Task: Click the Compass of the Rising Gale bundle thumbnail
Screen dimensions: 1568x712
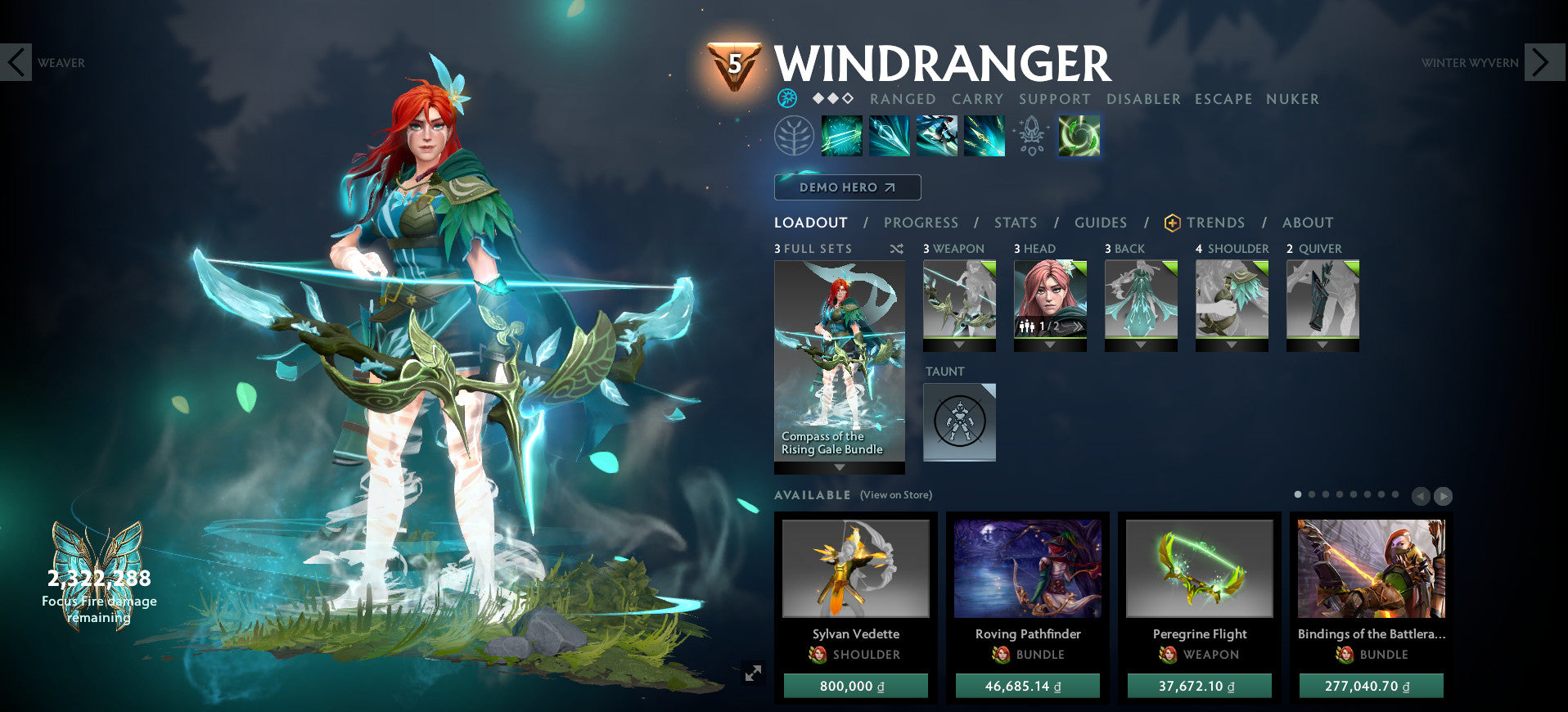Action: tap(839, 352)
